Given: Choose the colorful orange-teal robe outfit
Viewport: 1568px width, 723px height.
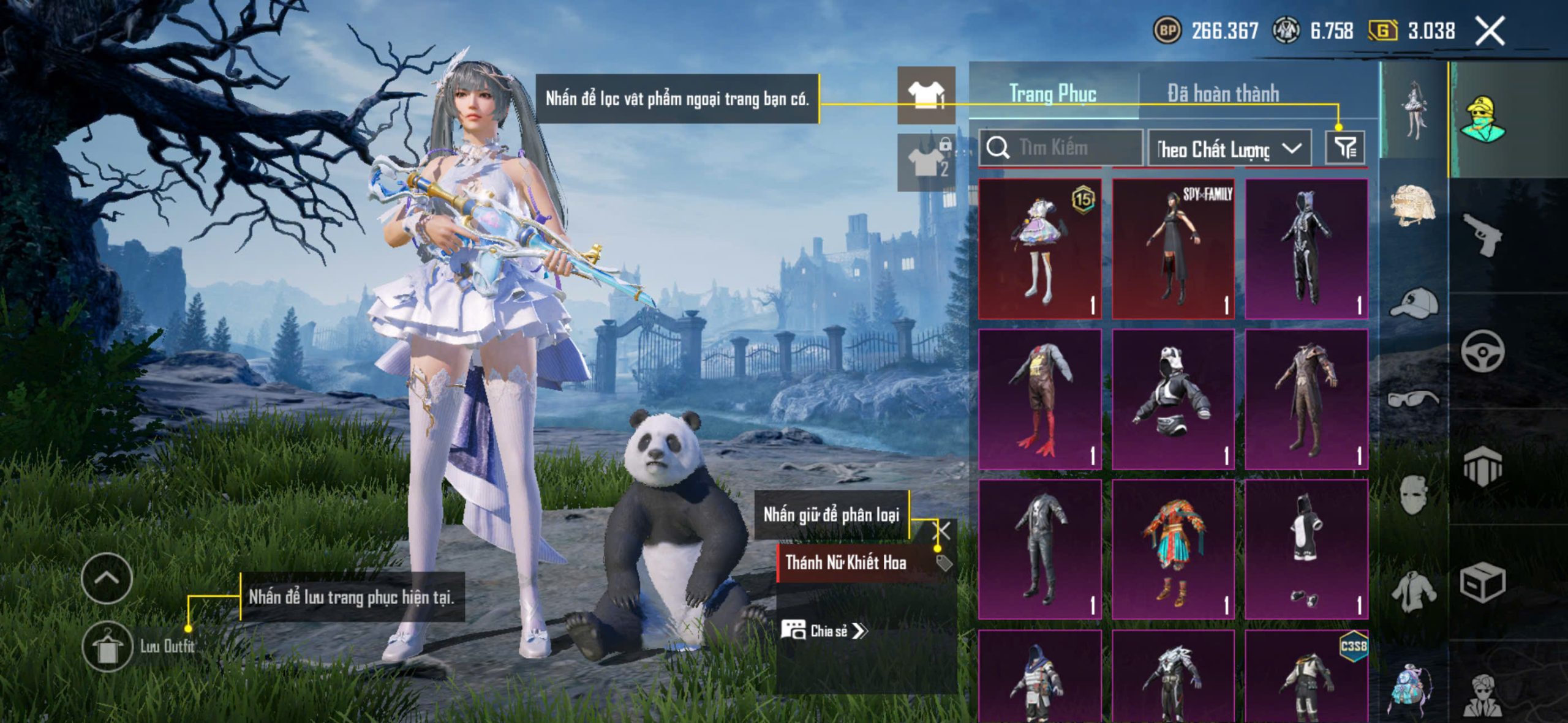Looking at the screenshot, I should click(1173, 549).
